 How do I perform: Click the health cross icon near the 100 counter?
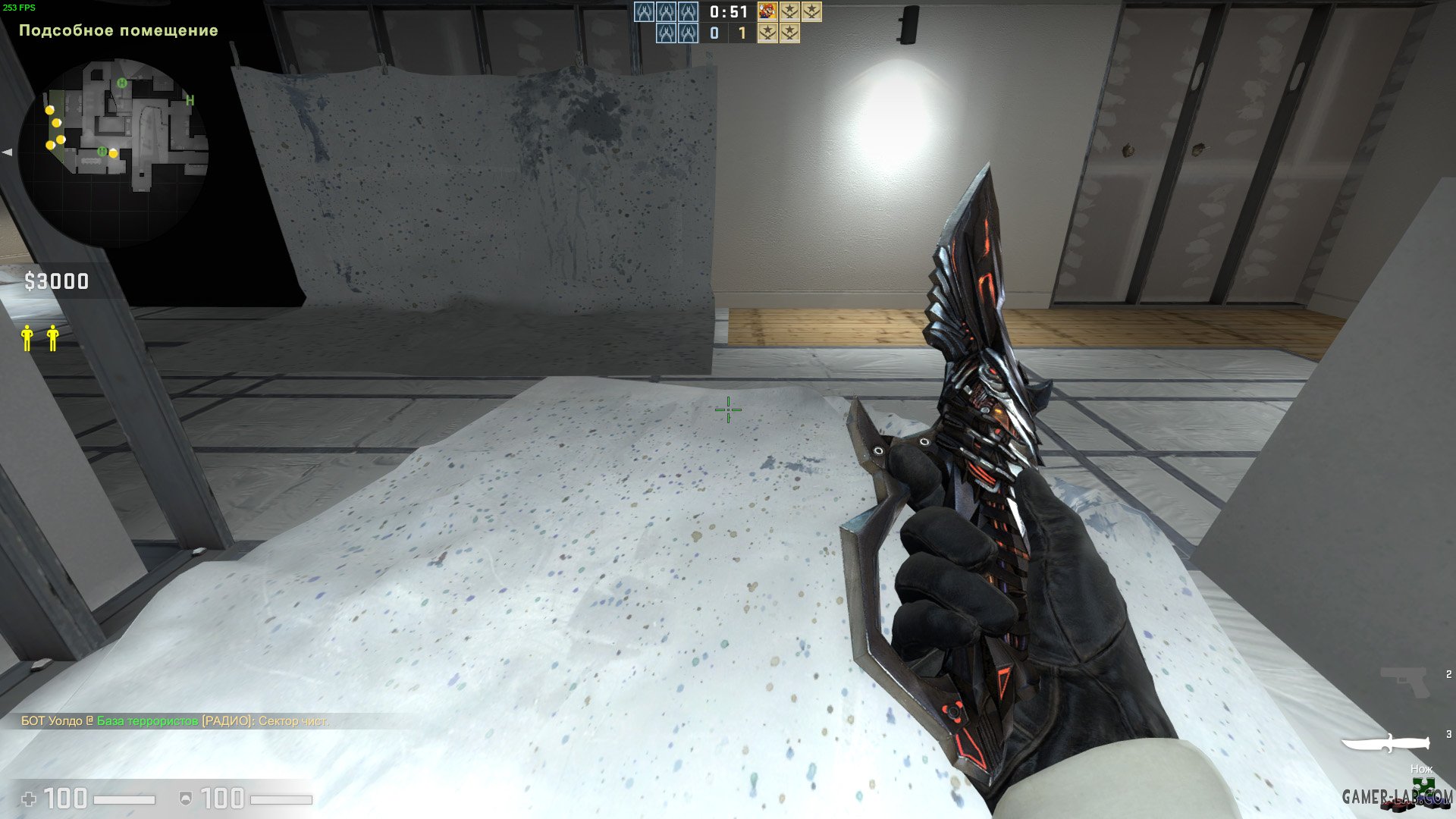(28, 798)
